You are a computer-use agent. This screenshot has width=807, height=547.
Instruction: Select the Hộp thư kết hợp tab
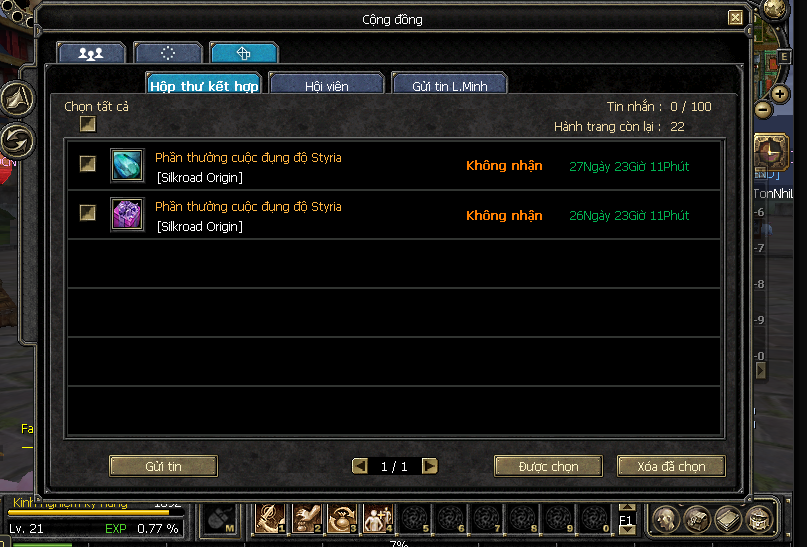204,86
